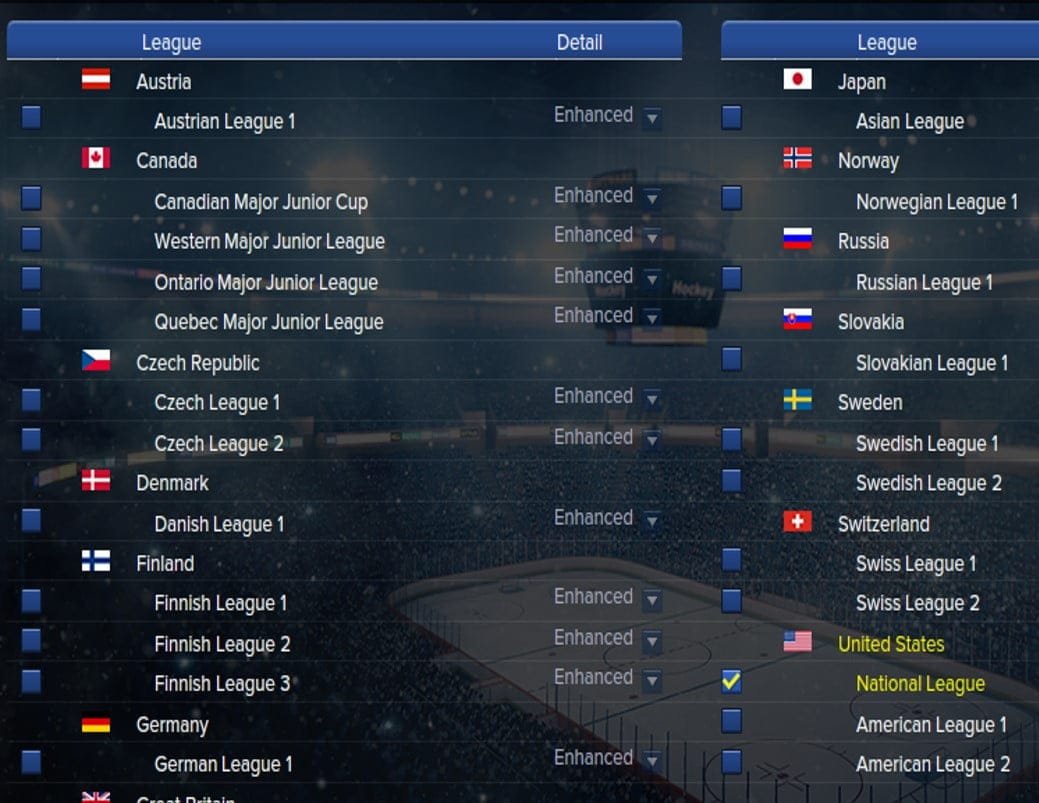Enable the Norwegian League 1 checkbox
Image resolution: width=1039 pixels, height=803 pixels.
tap(731, 198)
